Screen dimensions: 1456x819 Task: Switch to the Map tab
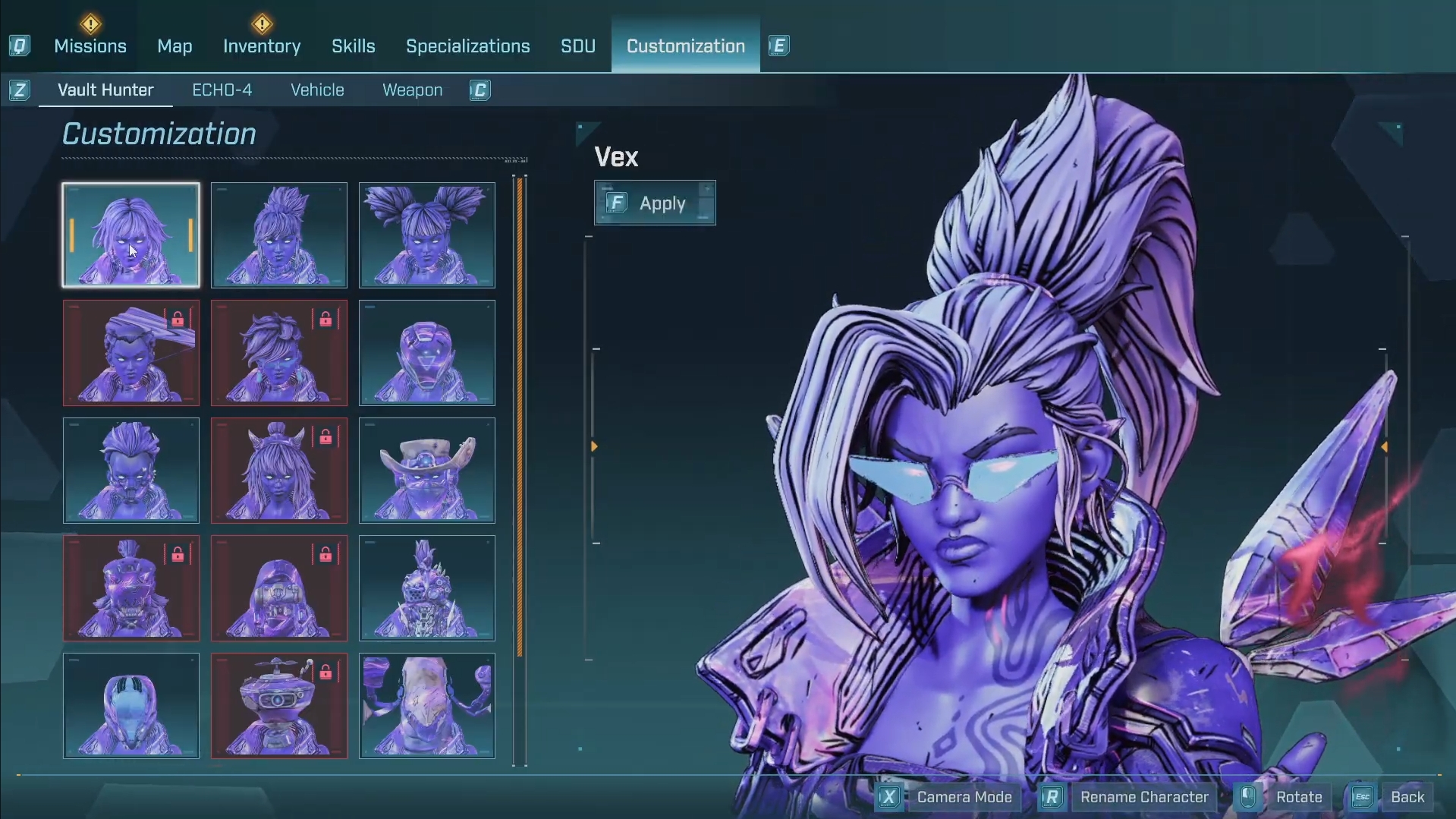click(175, 46)
